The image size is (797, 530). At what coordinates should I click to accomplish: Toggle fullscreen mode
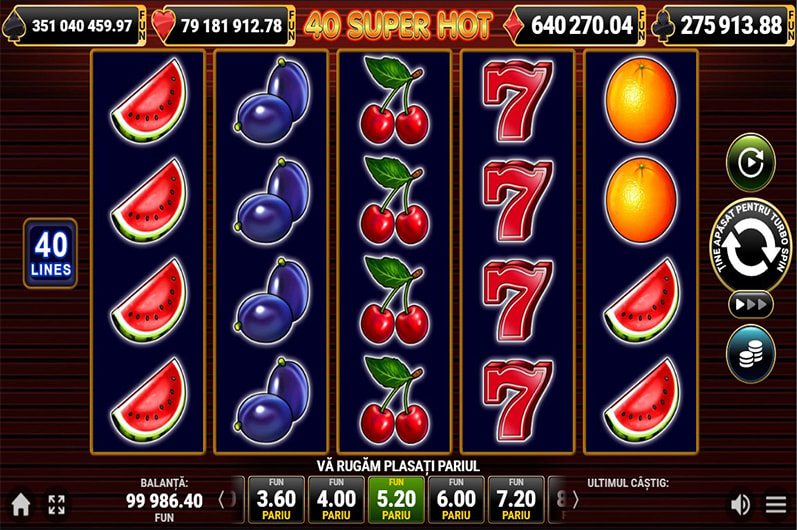click(56, 505)
